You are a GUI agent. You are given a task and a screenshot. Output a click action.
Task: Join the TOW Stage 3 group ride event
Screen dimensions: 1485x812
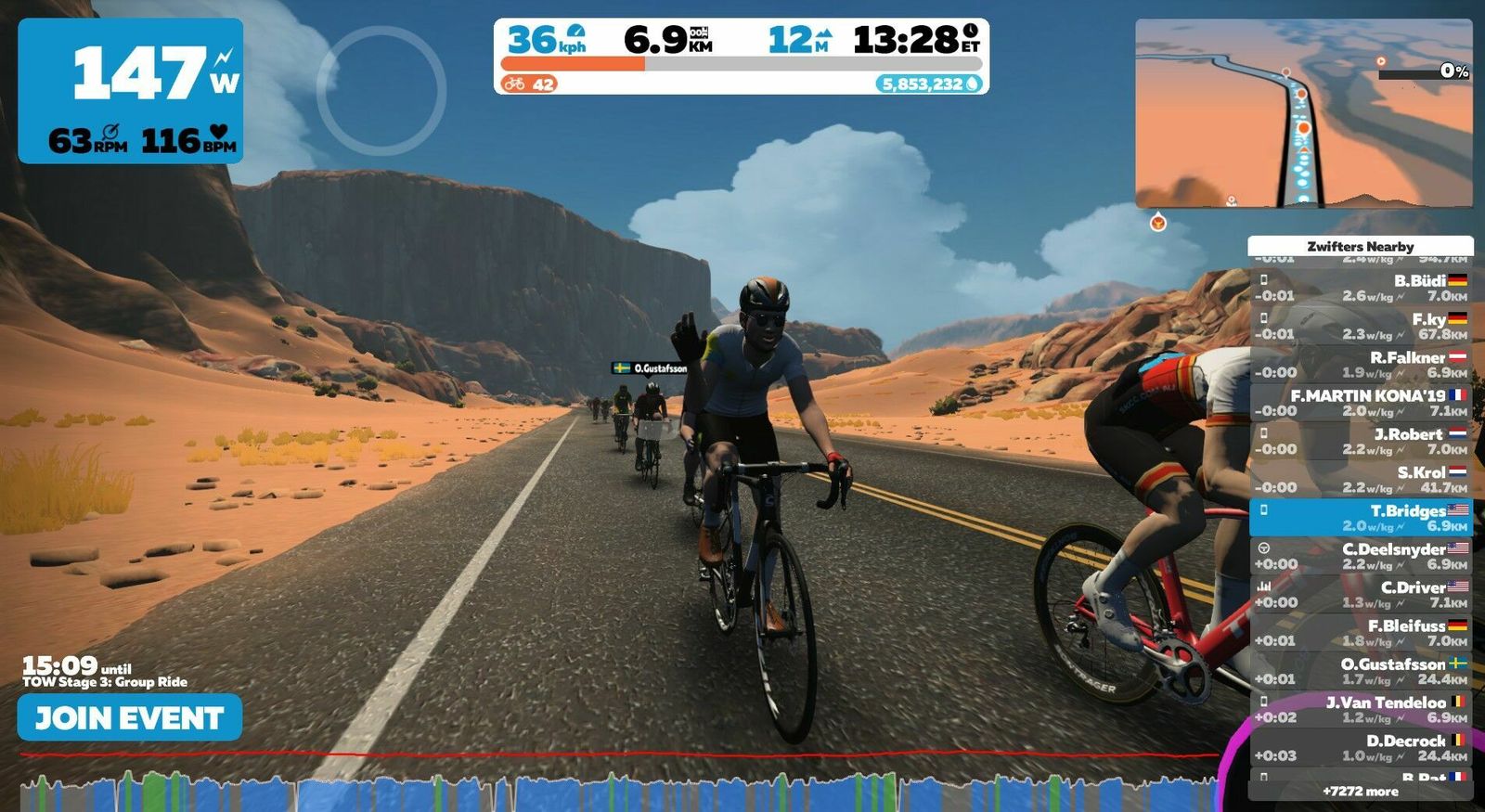click(130, 717)
